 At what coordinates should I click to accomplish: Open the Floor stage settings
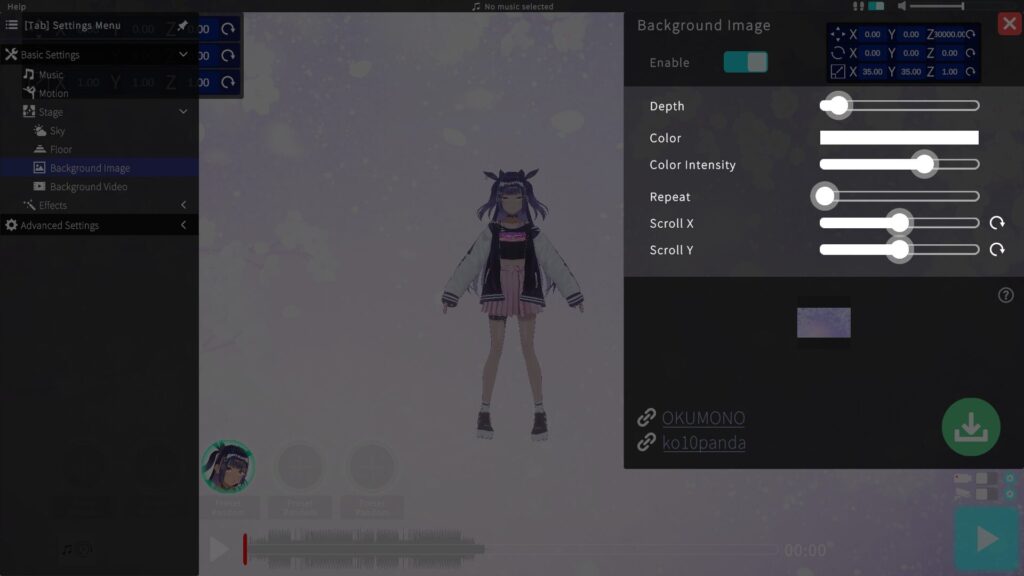(x=61, y=149)
